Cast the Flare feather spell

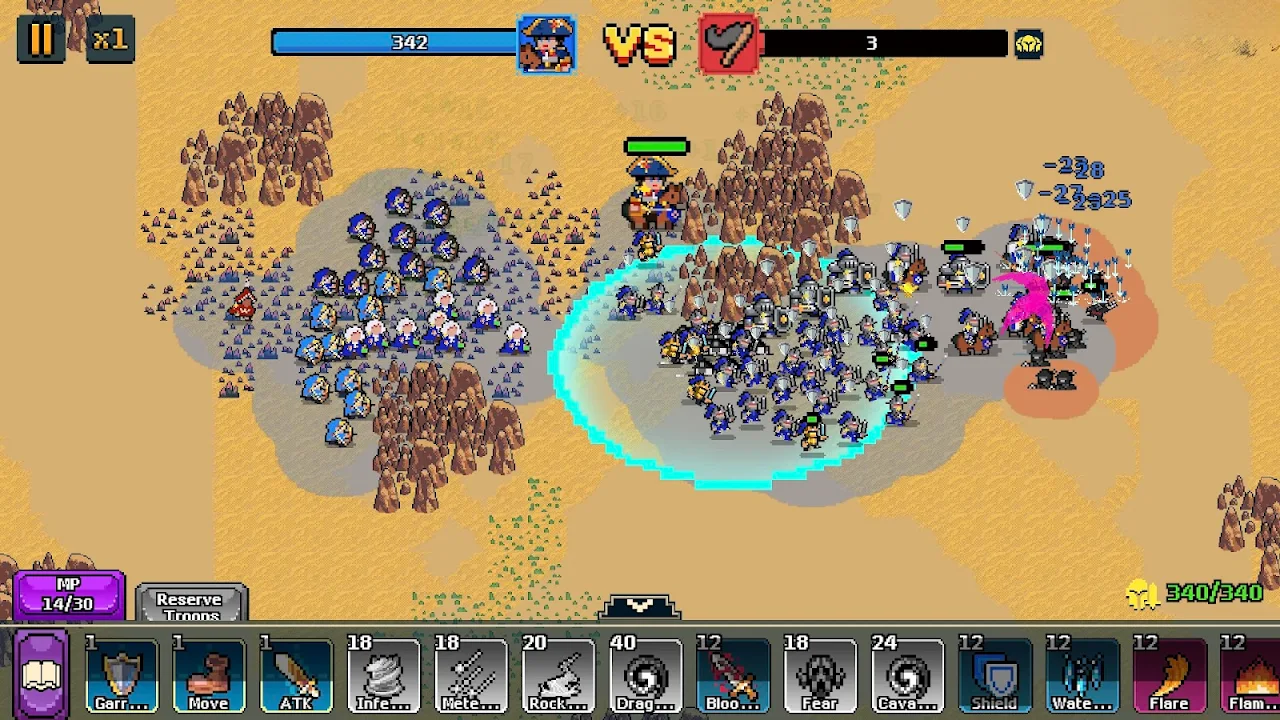click(x=1168, y=676)
